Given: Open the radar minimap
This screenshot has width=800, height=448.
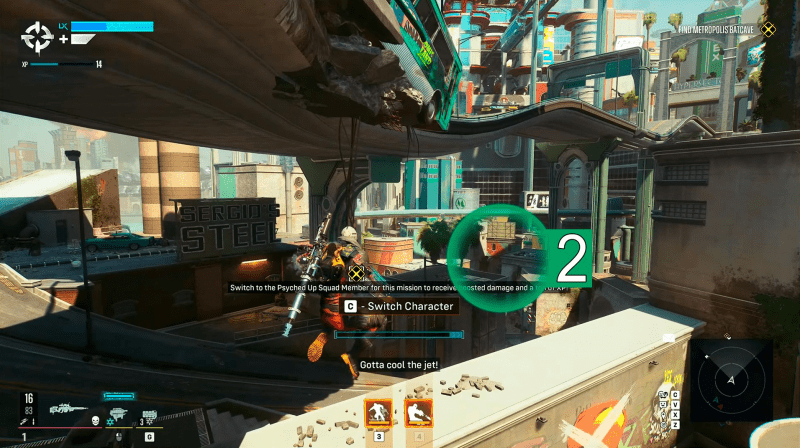Looking at the screenshot, I should (x=732, y=380).
